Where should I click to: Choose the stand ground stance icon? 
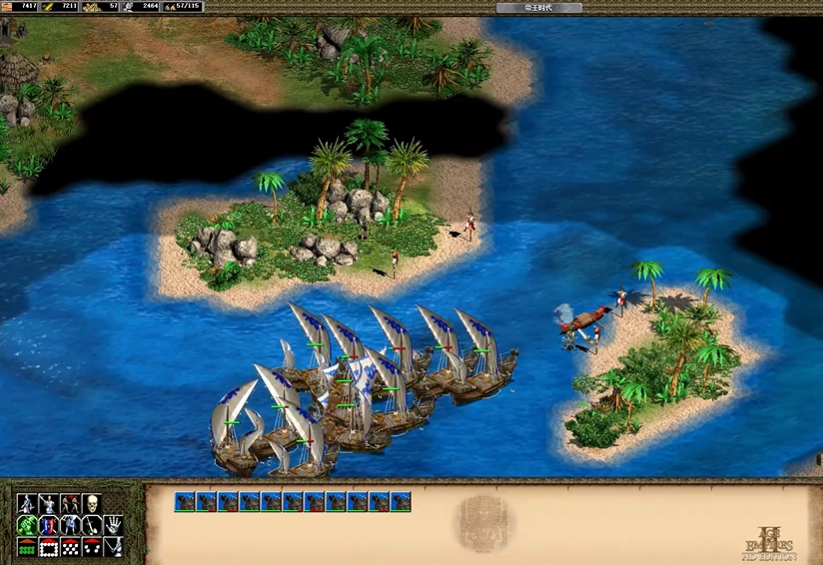coord(70,525)
